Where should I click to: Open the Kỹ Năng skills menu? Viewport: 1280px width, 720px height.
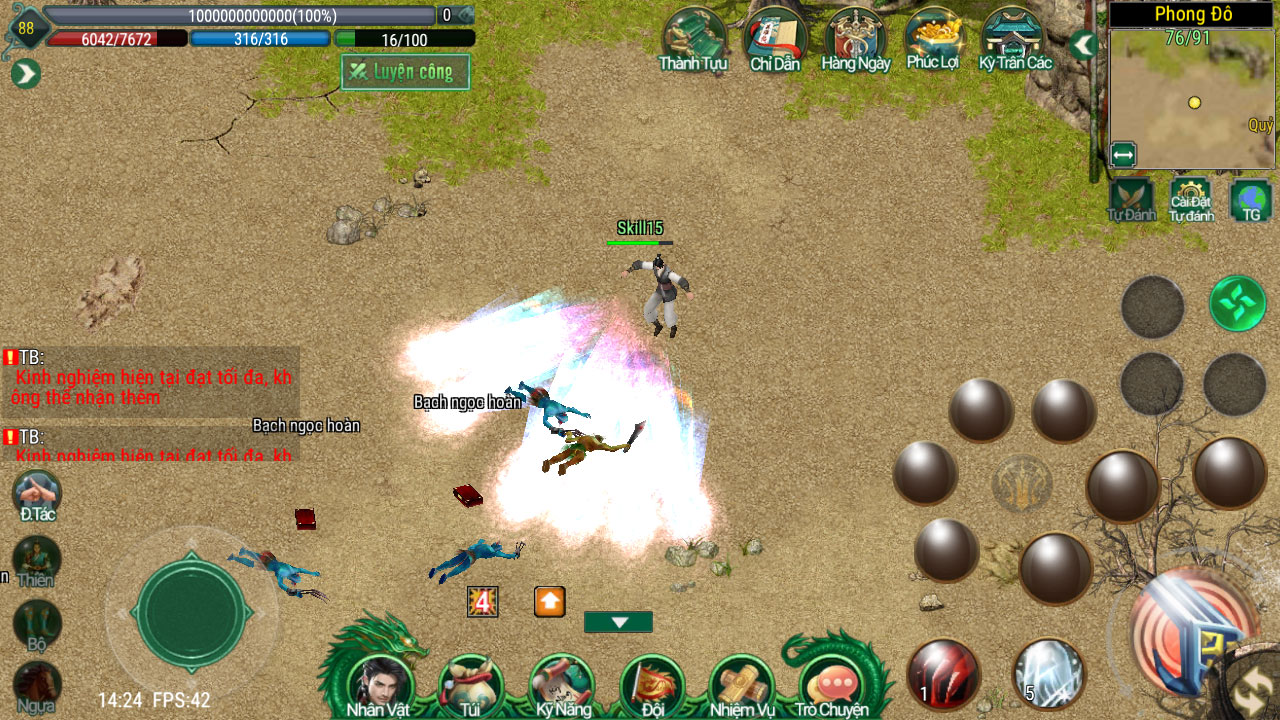pyautogui.click(x=562, y=684)
